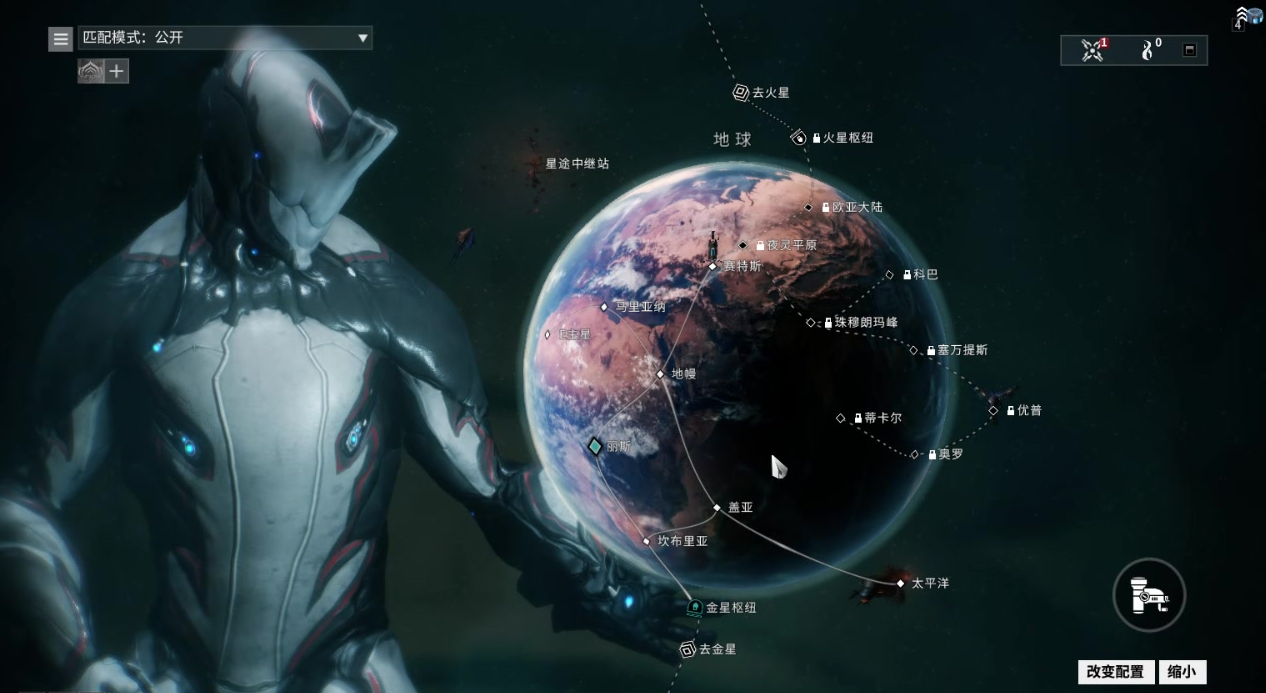This screenshot has height=693, width=1266.
Task: Open the 金星枢纽 junction node
Action: tap(695, 607)
